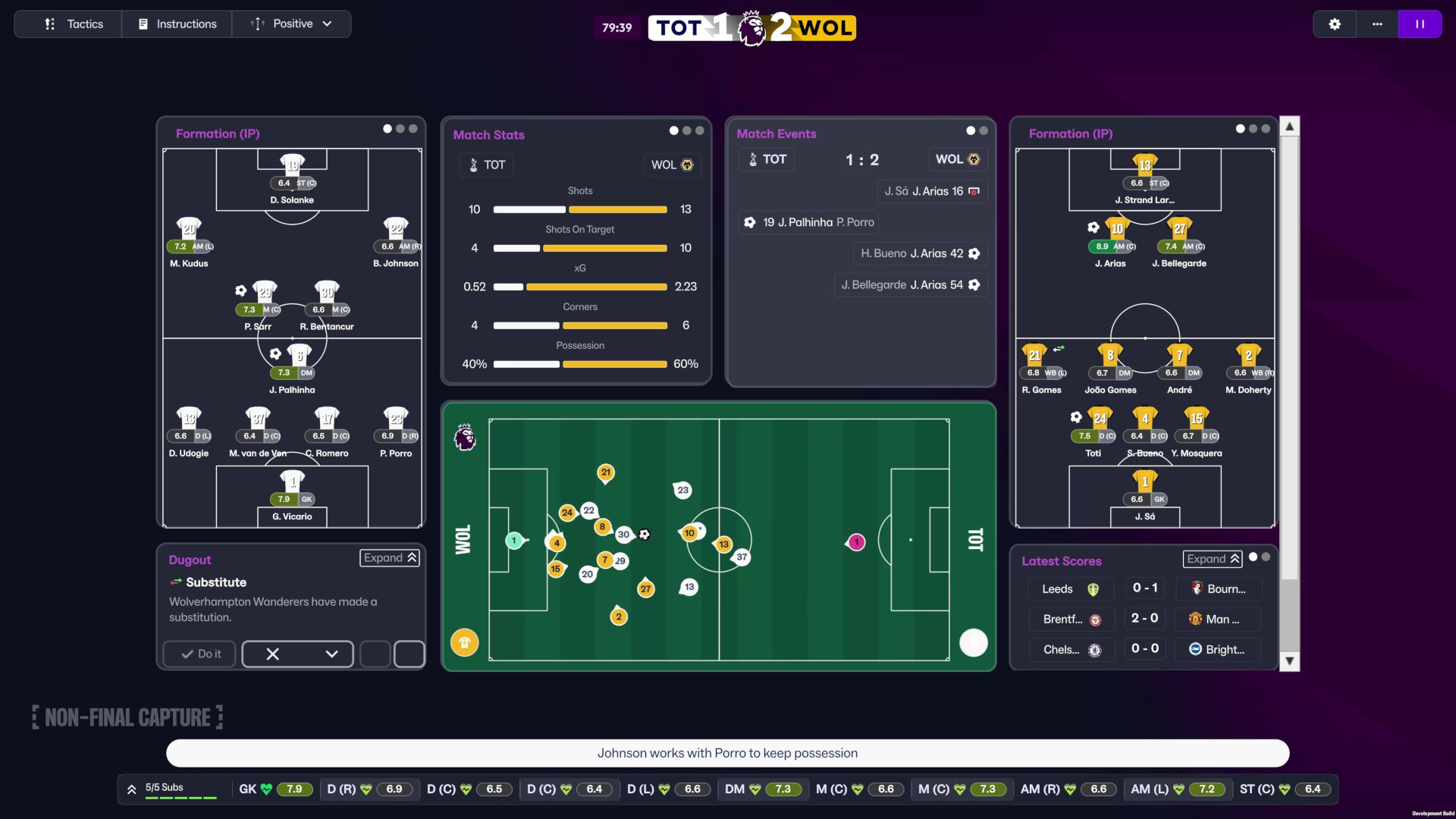This screenshot has width=1456, height=819.
Task: Open the Positive mentality dropdown
Action: 292,24
